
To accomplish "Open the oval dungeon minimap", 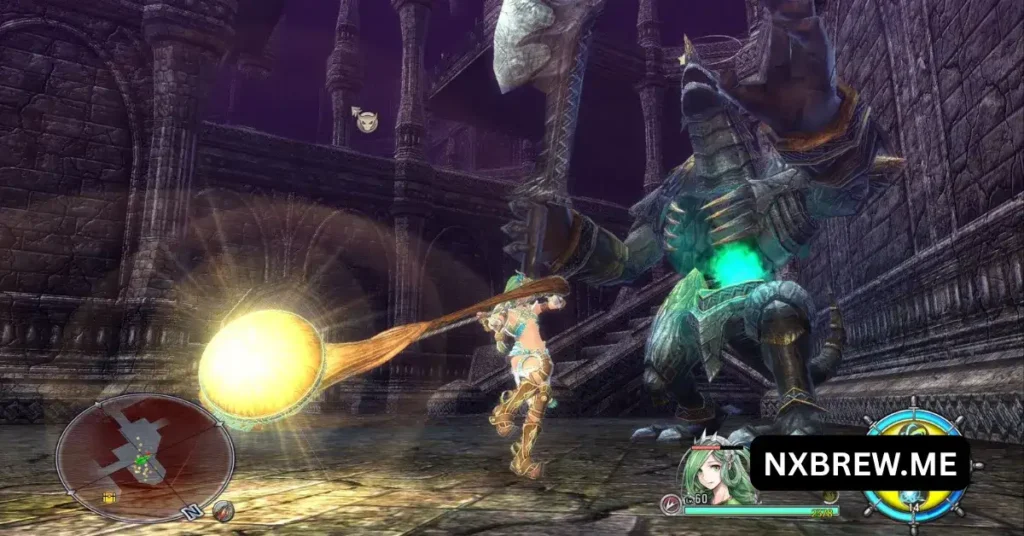I will [x=143, y=458].
